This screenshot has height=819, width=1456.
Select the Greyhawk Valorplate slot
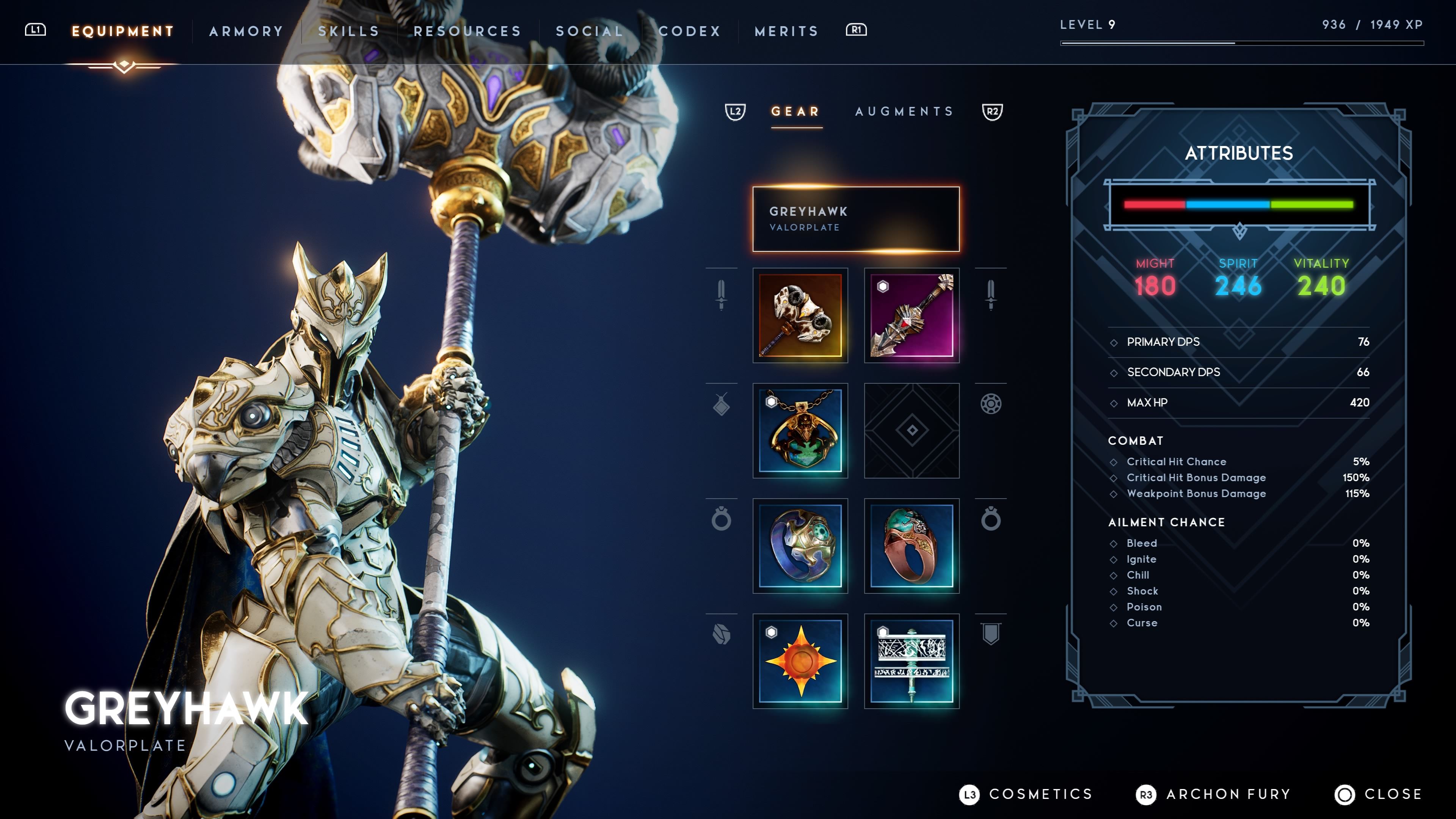[x=856, y=219]
